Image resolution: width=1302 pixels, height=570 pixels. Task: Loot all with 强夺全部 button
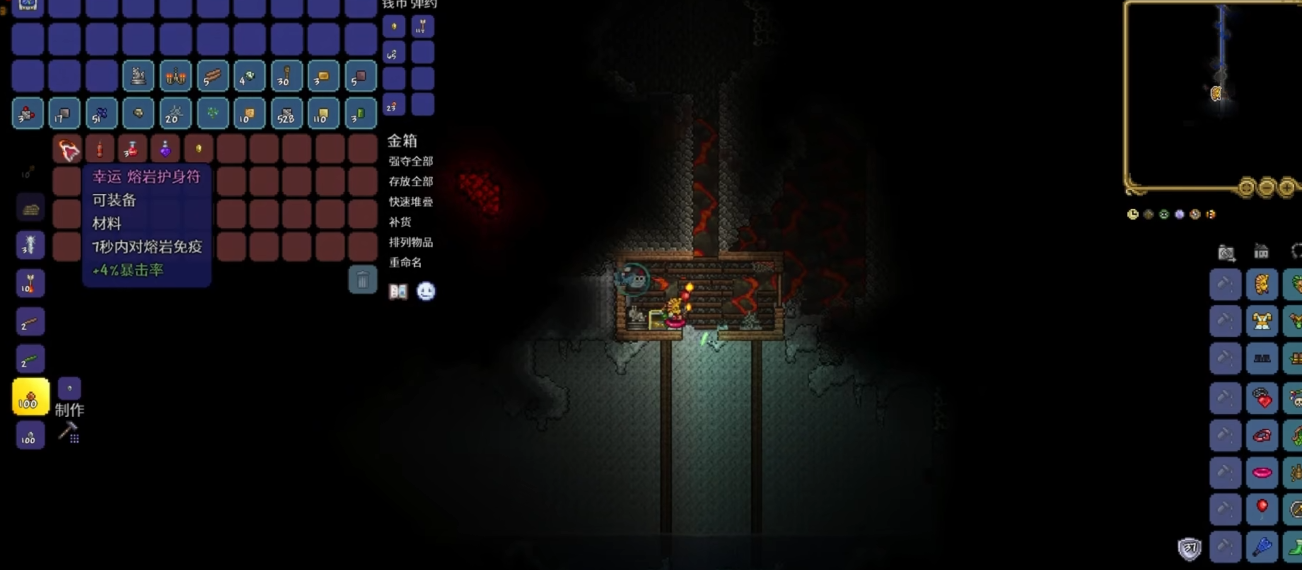[x=411, y=161]
